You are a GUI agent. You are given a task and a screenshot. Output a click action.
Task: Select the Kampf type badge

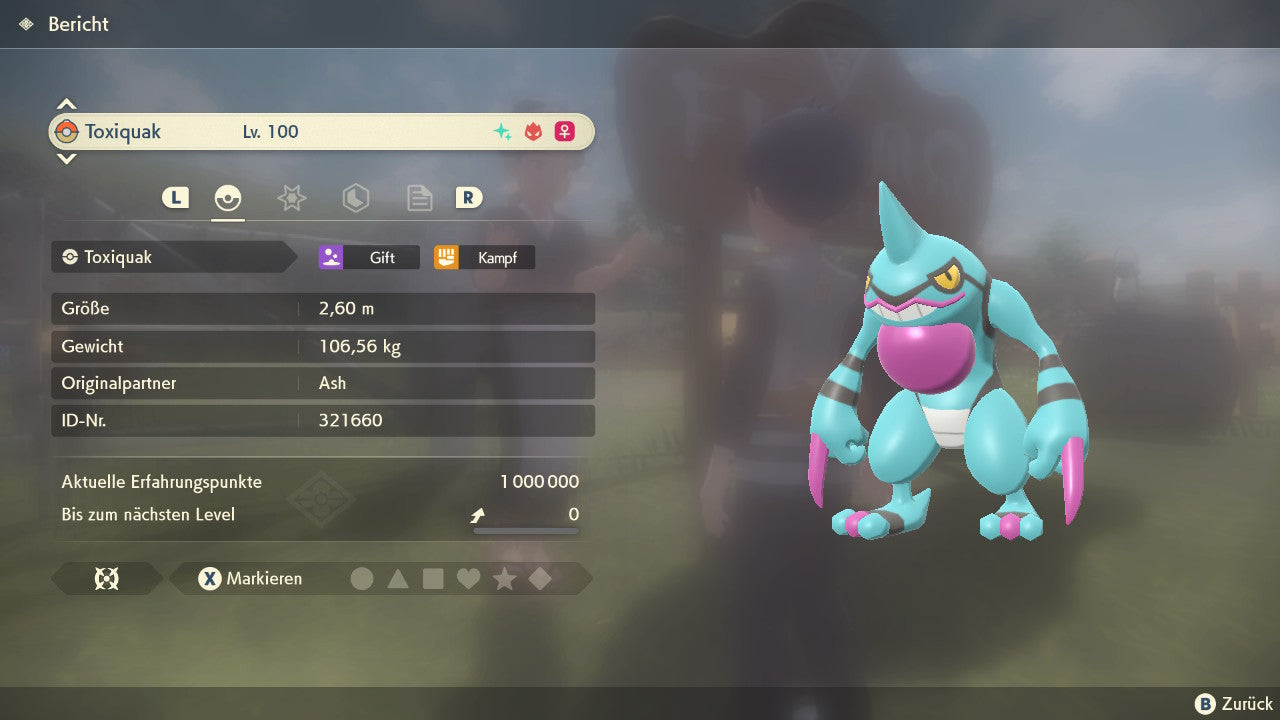(x=484, y=258)
